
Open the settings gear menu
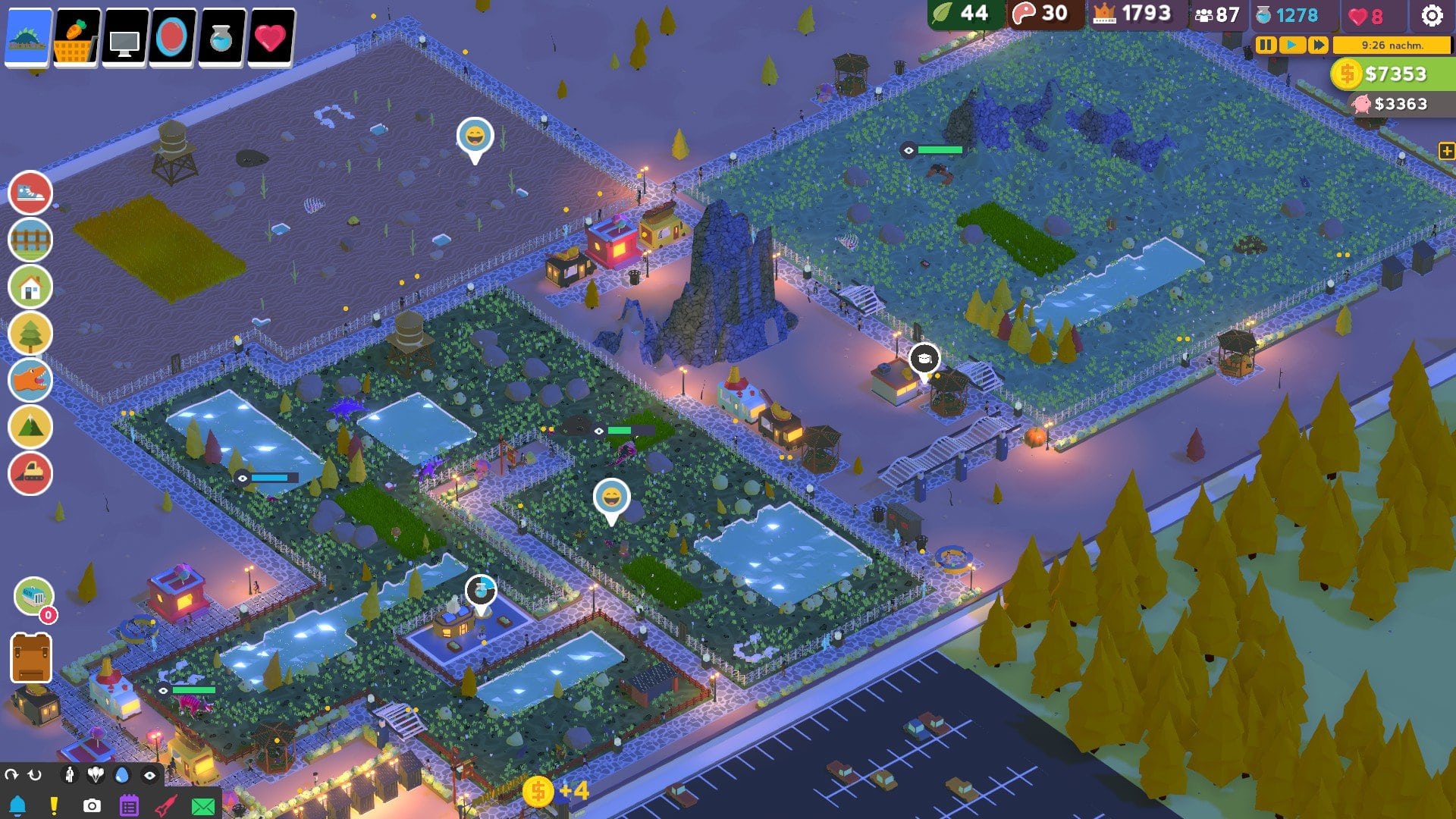pos(1431,15)
